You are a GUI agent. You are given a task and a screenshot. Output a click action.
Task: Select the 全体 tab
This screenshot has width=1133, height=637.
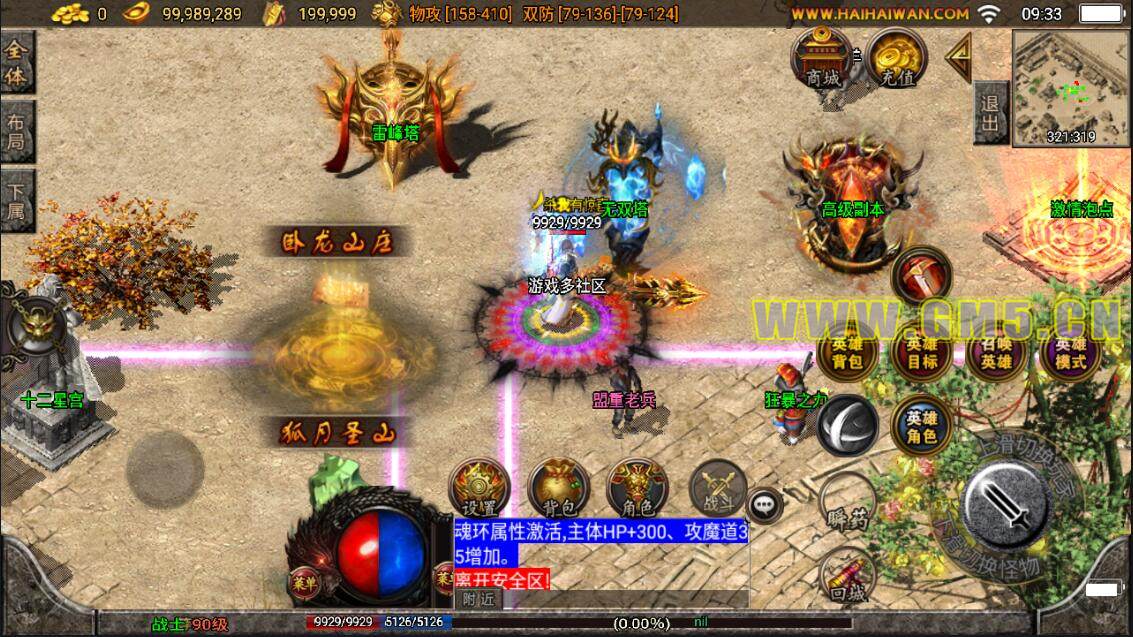(17, 62)
